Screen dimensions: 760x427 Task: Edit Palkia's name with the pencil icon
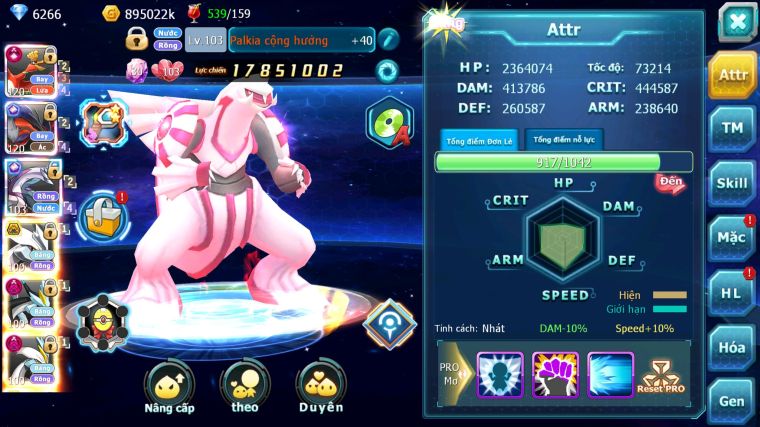click(388, 40)
